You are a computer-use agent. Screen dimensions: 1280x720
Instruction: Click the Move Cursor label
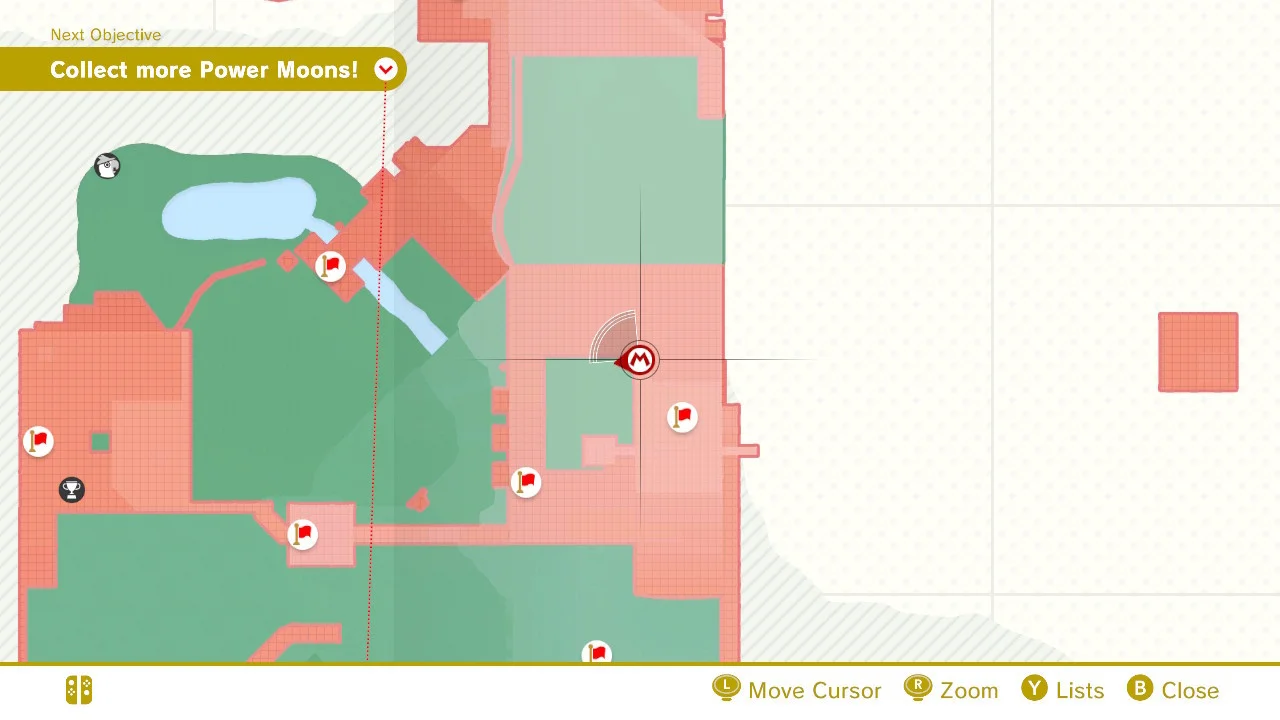click(817, 689)
